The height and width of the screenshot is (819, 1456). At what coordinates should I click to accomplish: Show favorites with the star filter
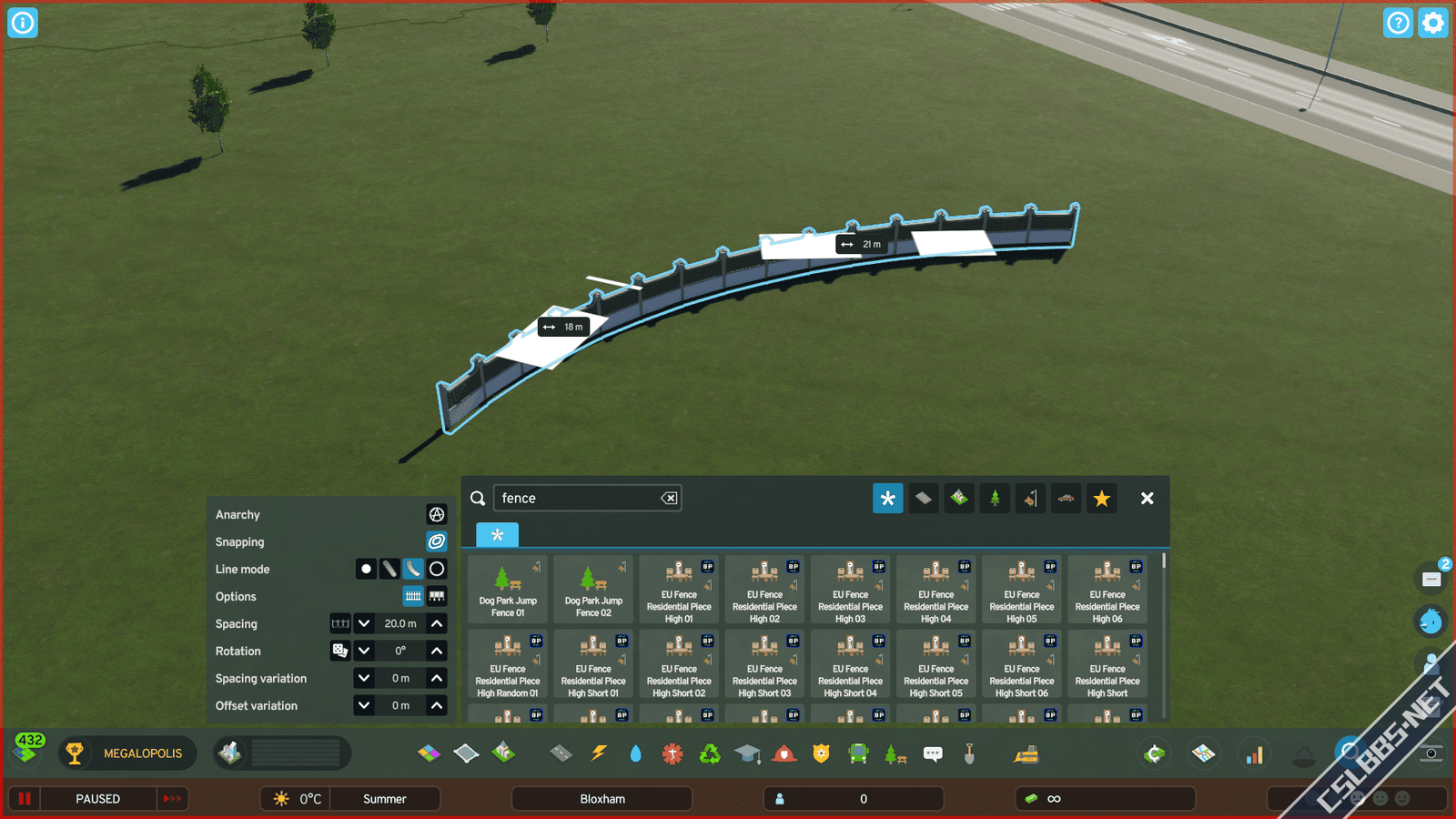(x=1101, y=499)
